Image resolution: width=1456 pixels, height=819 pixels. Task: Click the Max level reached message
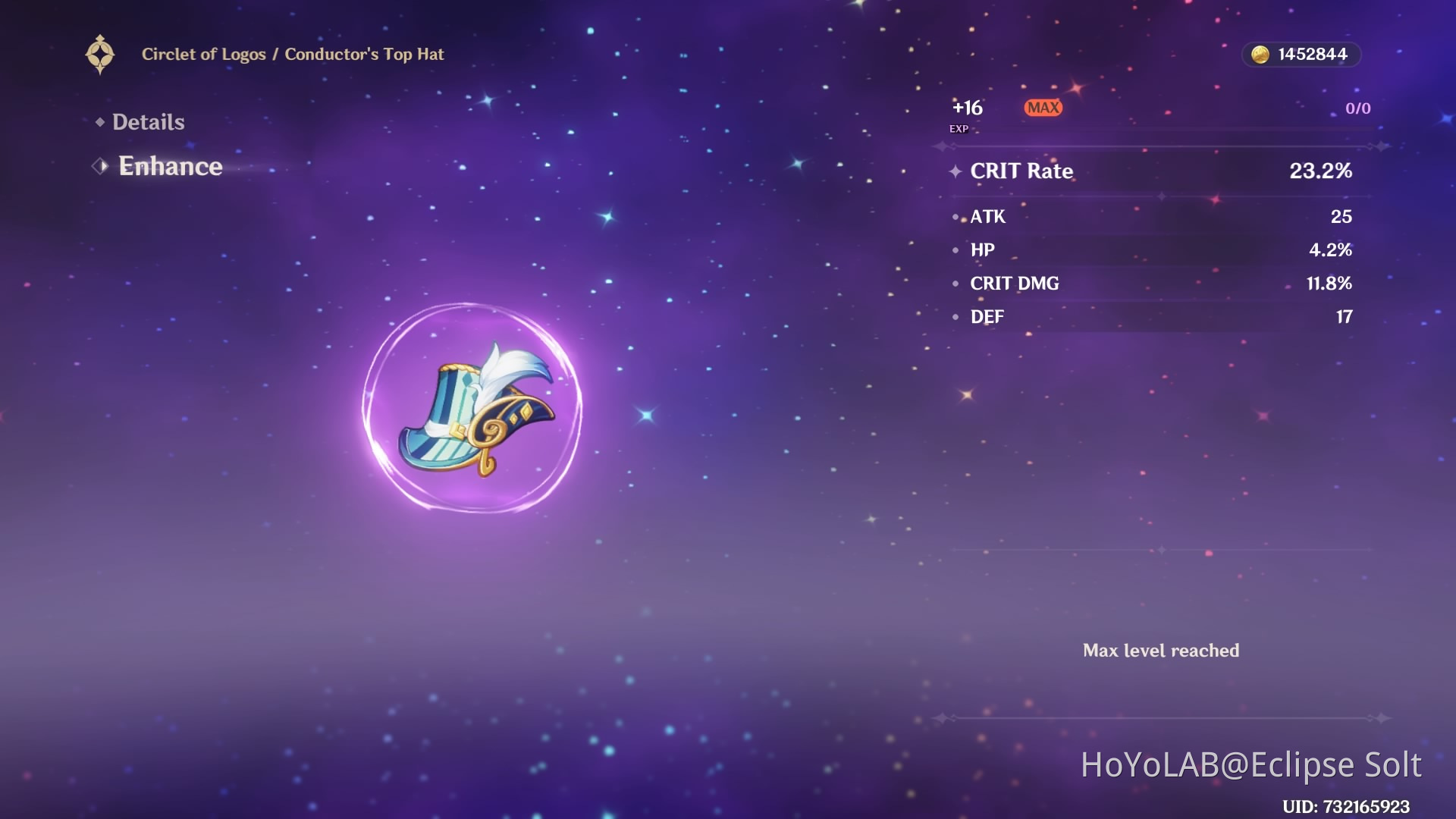pos(1162,651)
